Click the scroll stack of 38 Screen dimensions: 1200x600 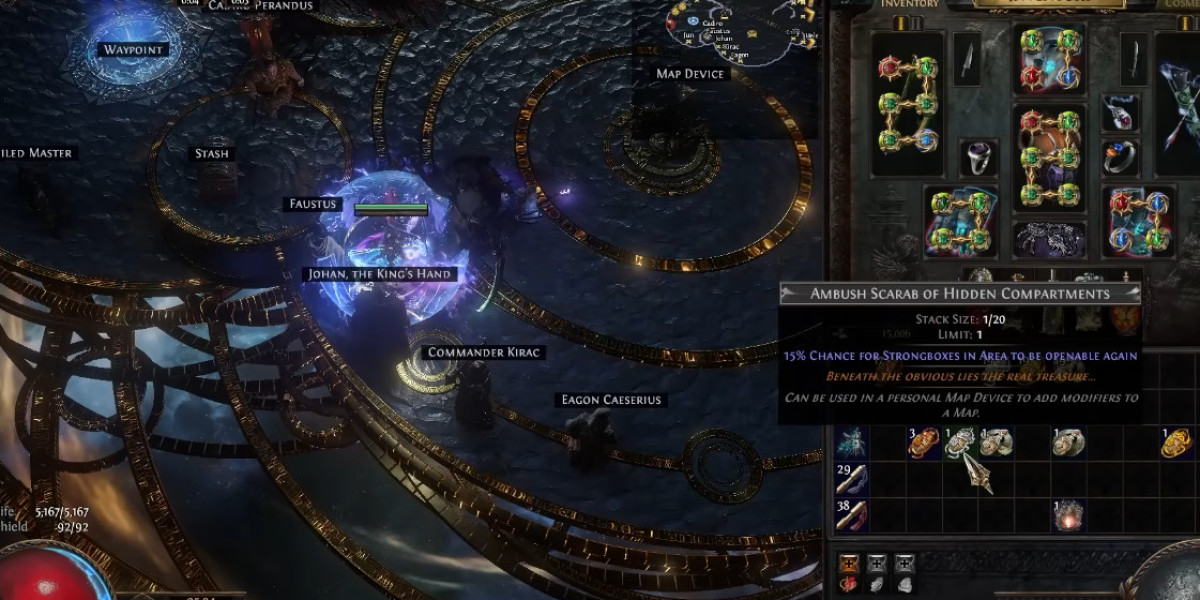point(852,515)
